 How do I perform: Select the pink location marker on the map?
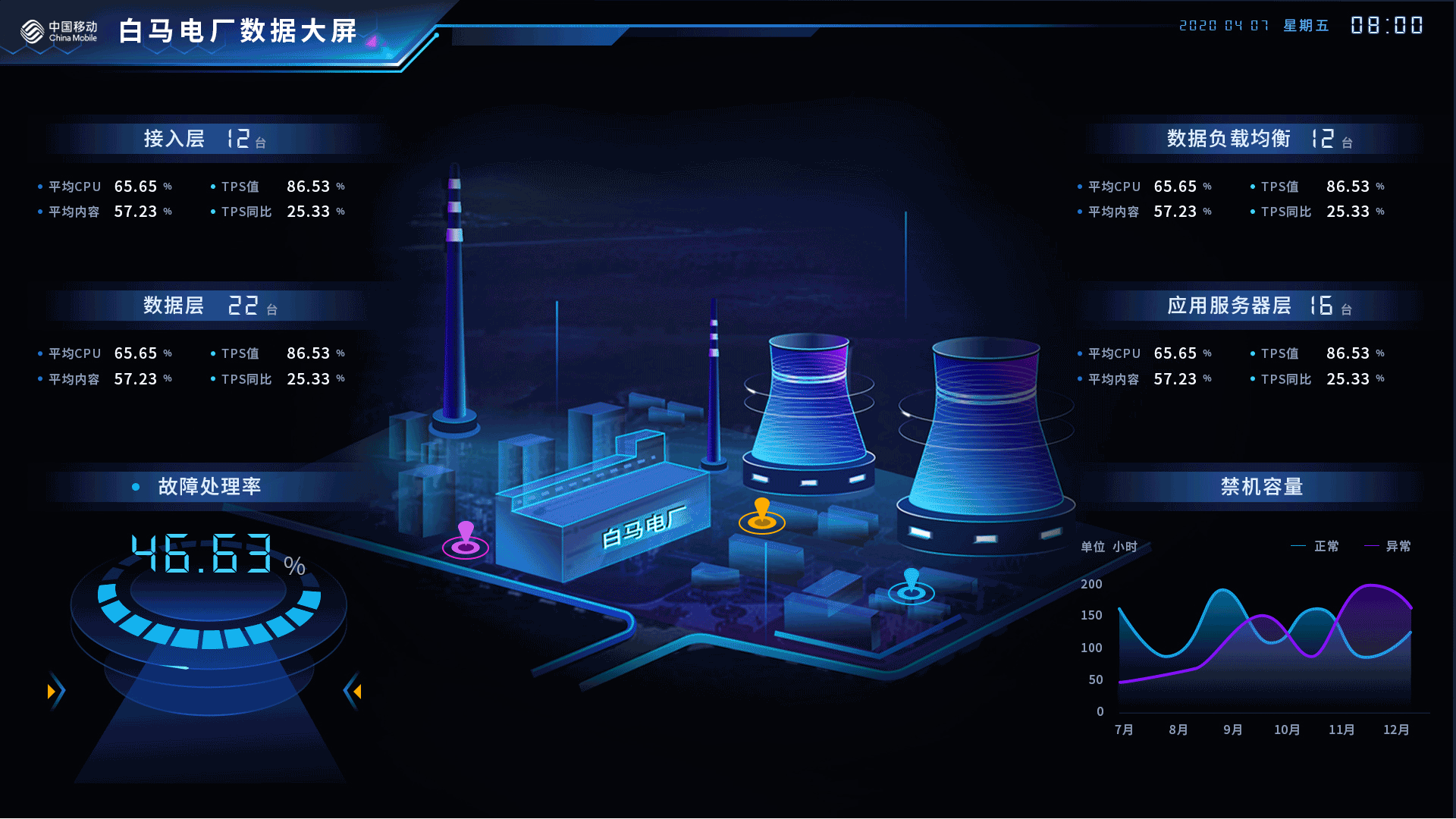pyautogui.click(x=466, y=539)
